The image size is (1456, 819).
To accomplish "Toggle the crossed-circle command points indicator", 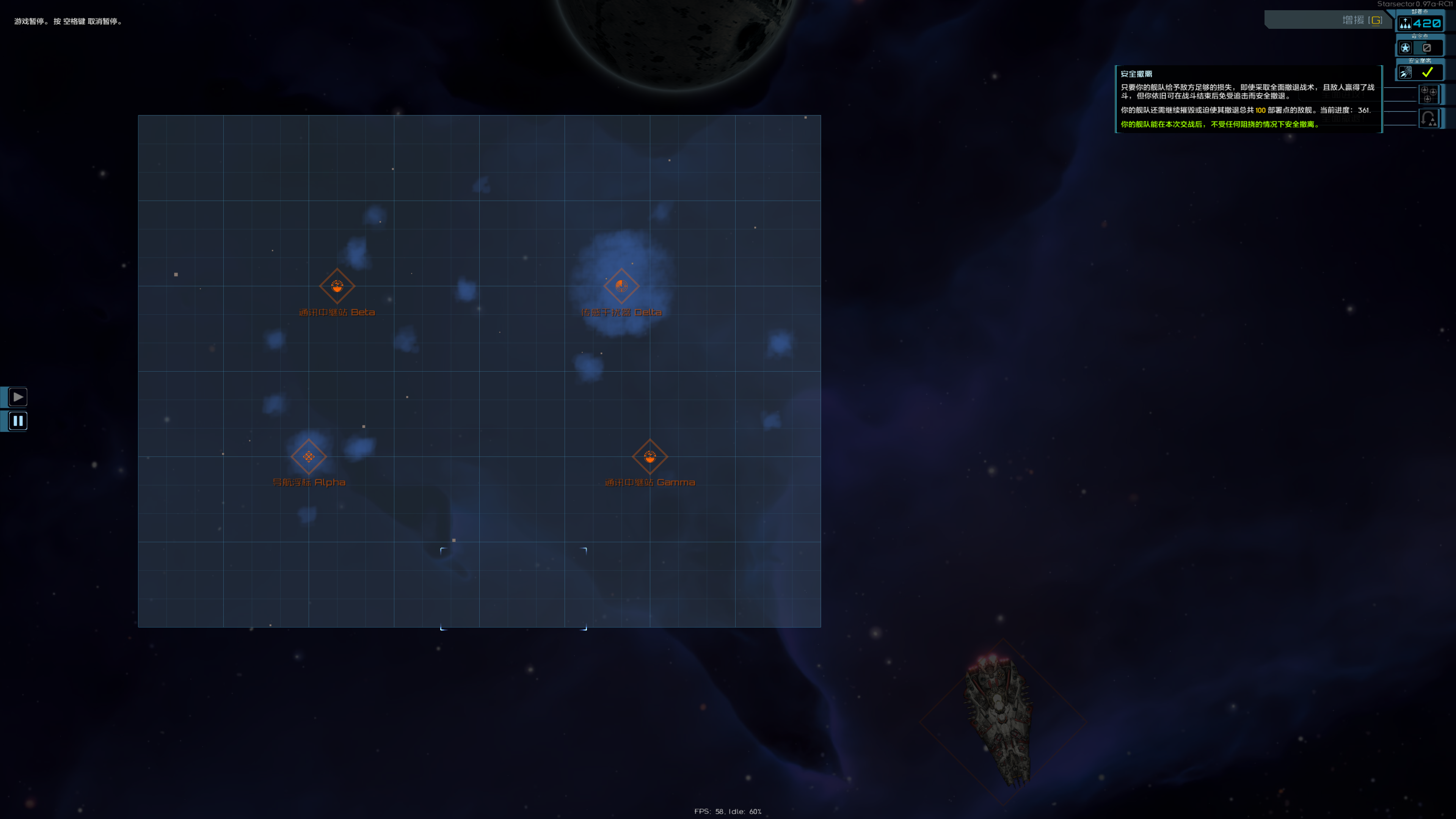I will (x=1426, y=47).
